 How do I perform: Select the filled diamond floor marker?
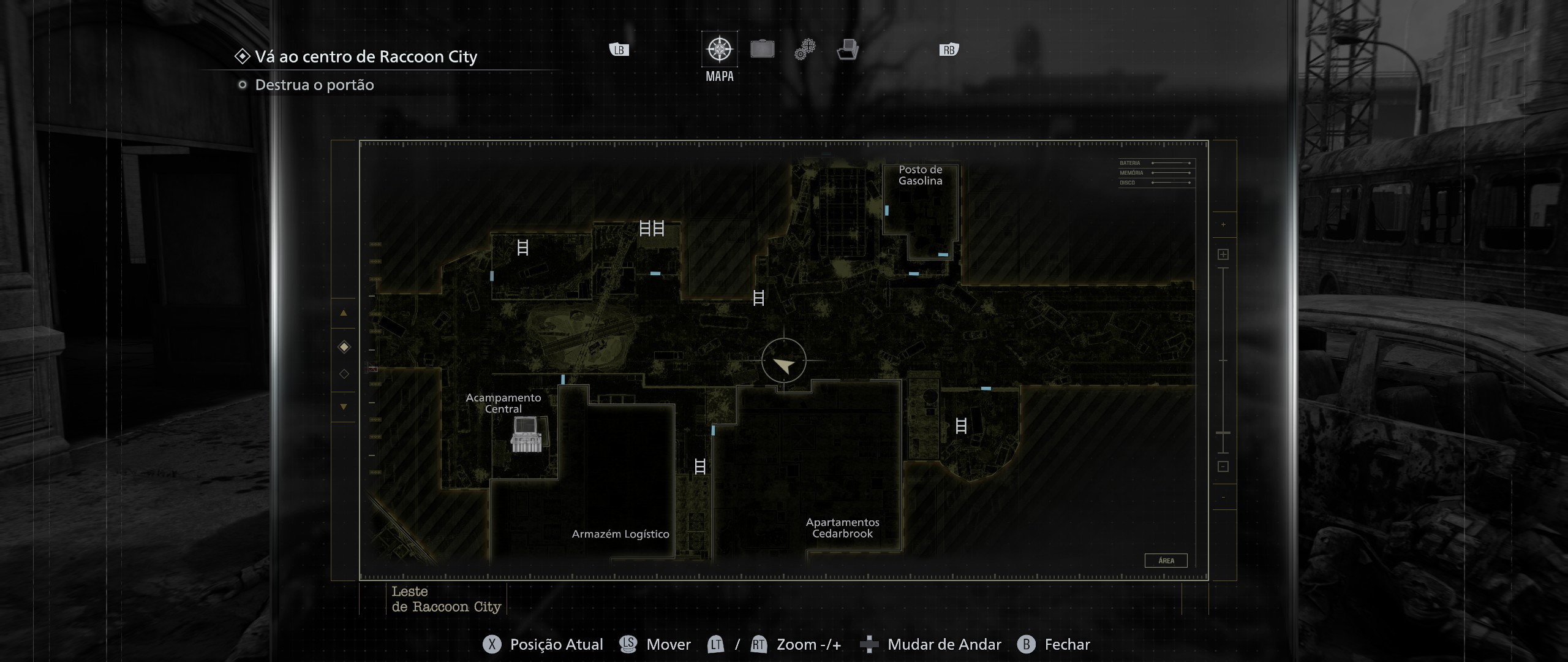[344, 347]
